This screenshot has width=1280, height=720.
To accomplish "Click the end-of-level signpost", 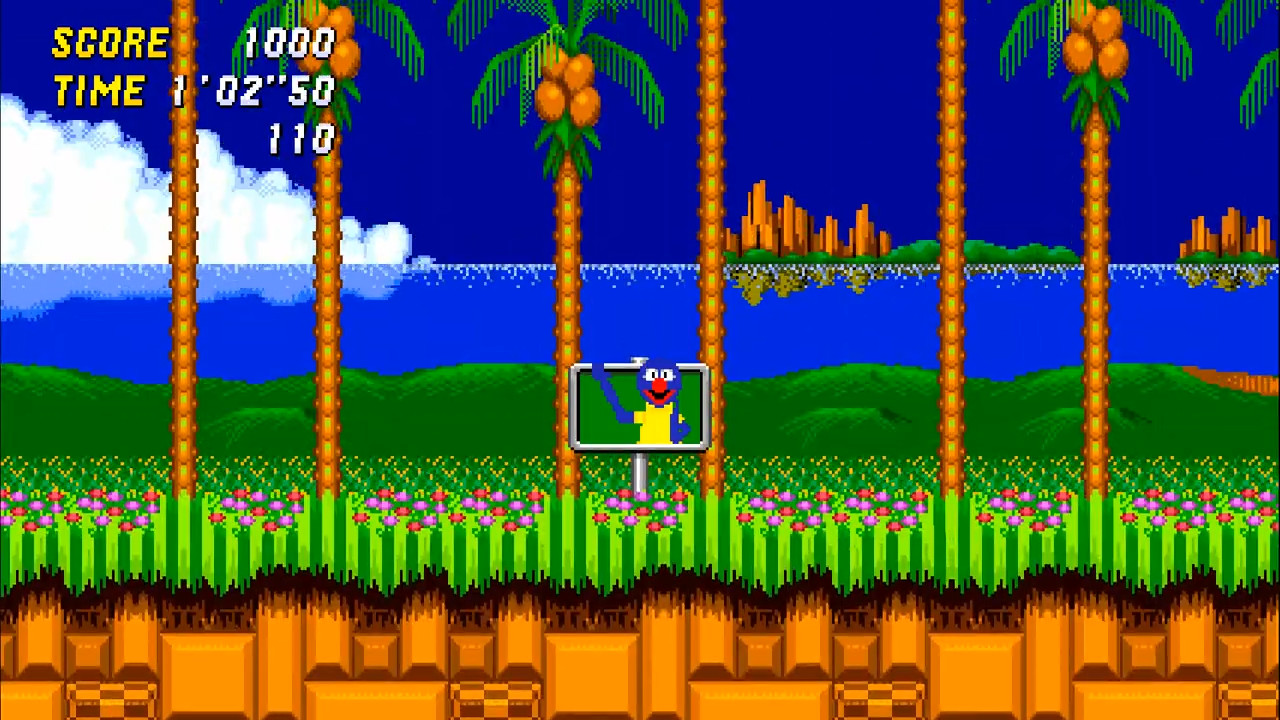I will coord(640,405).
